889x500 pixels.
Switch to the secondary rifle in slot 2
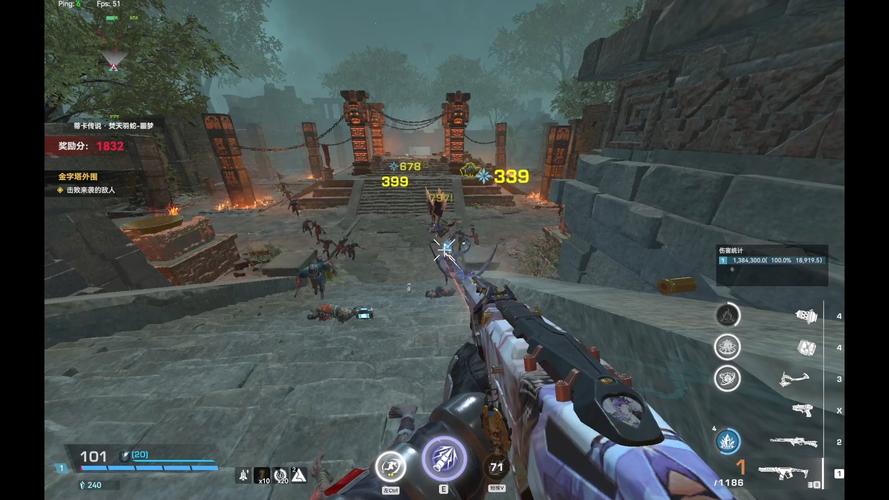point(792,441)
